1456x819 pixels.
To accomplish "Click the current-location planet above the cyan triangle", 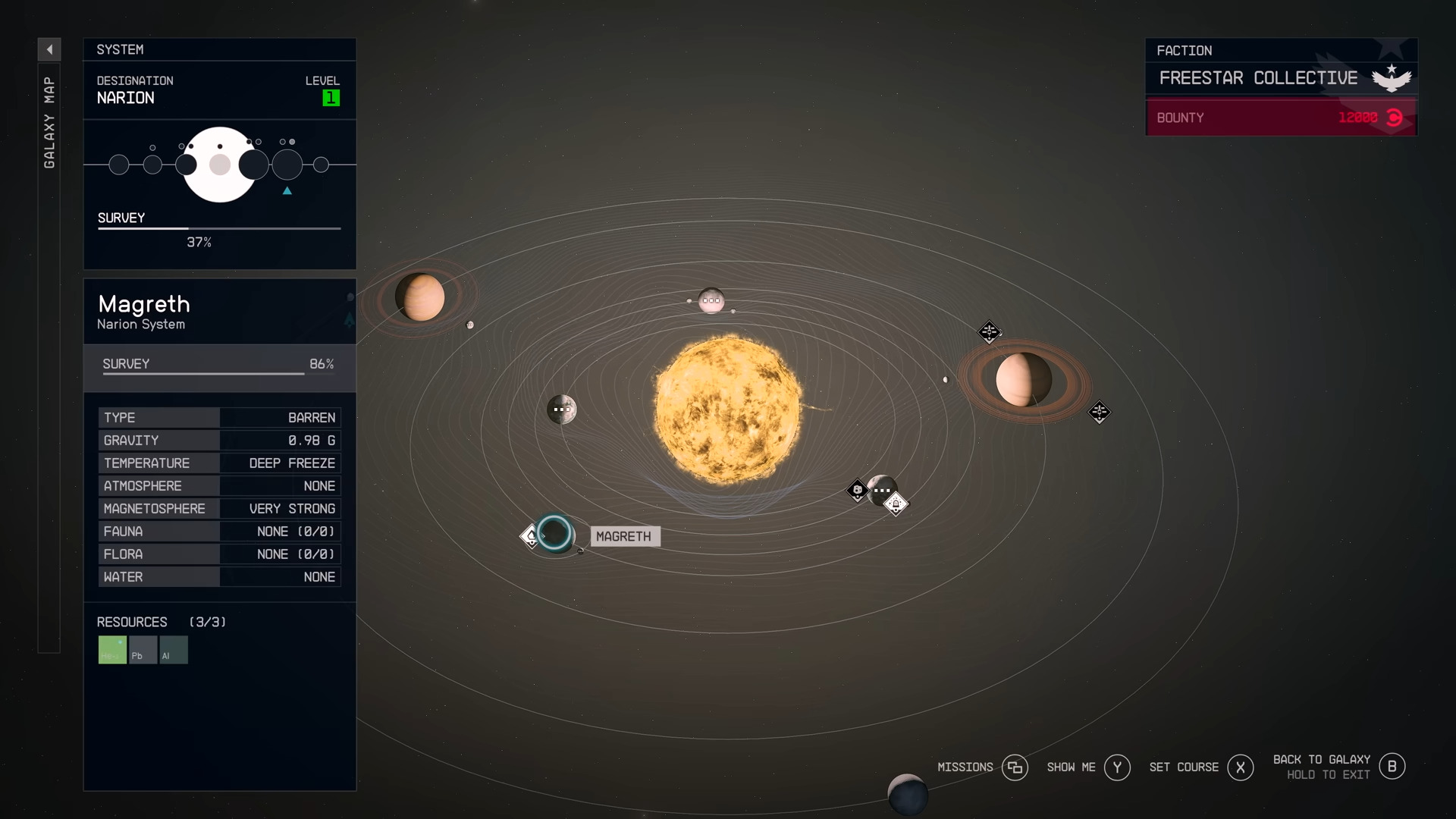I will pos(287,165).
